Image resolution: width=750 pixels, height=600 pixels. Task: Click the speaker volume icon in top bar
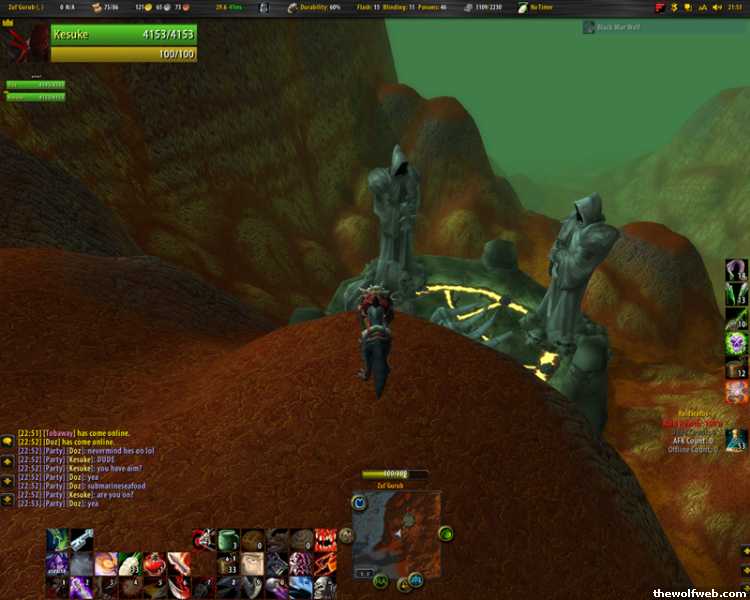pos(717,7)
